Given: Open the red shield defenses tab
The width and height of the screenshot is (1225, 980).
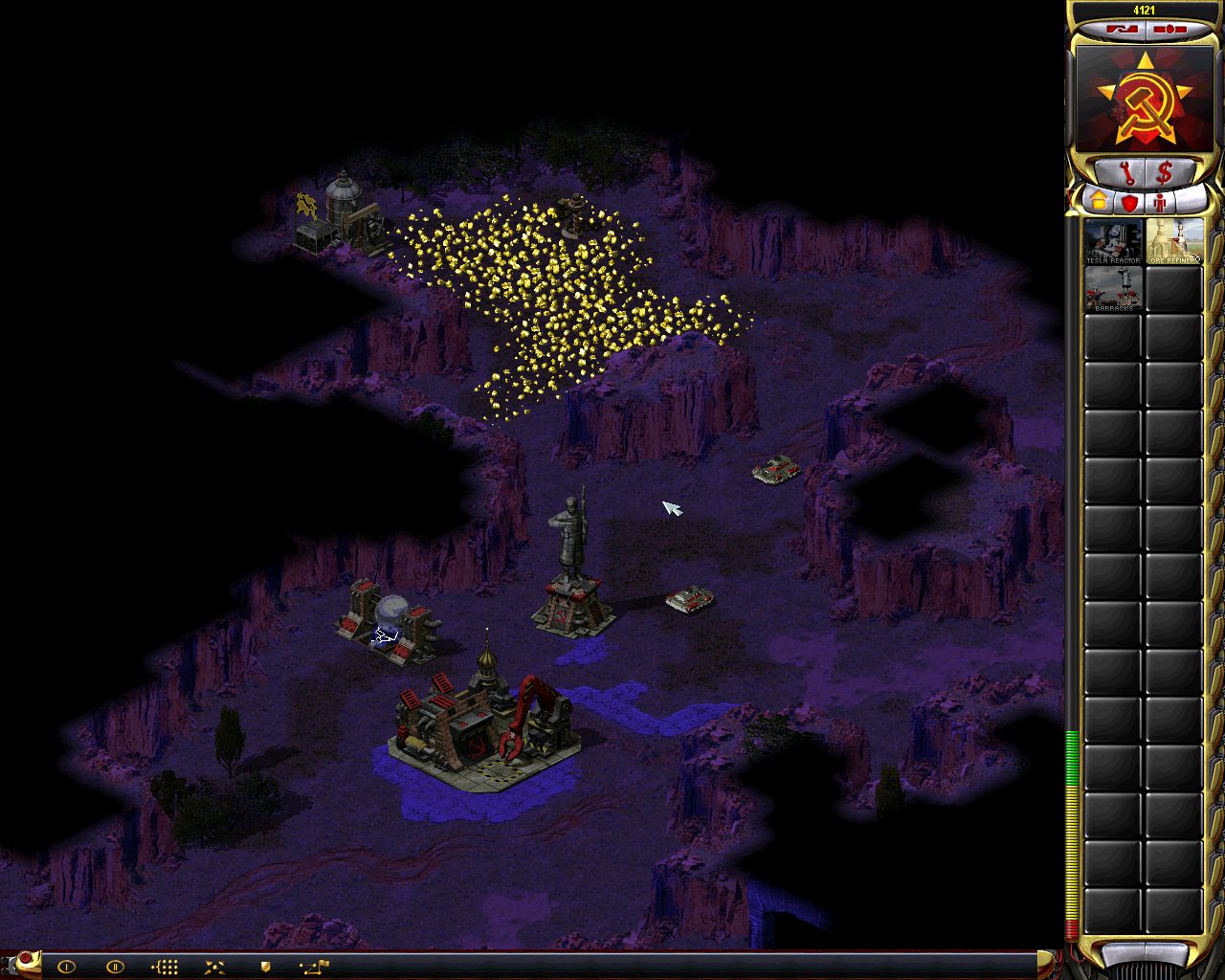Looking at the screenshot, I should tap(1130, 202).
